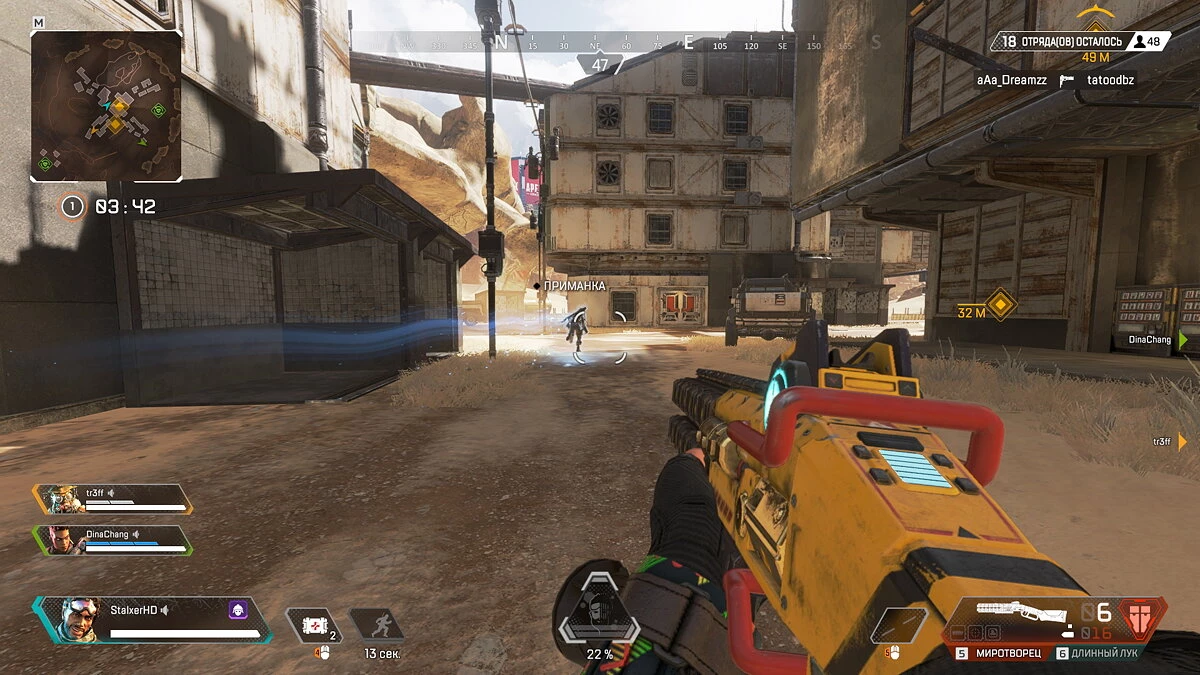The image size is (1200, 675).
Task: Click StalxerHD's legend portrait
Action: (x=78, y=620)
